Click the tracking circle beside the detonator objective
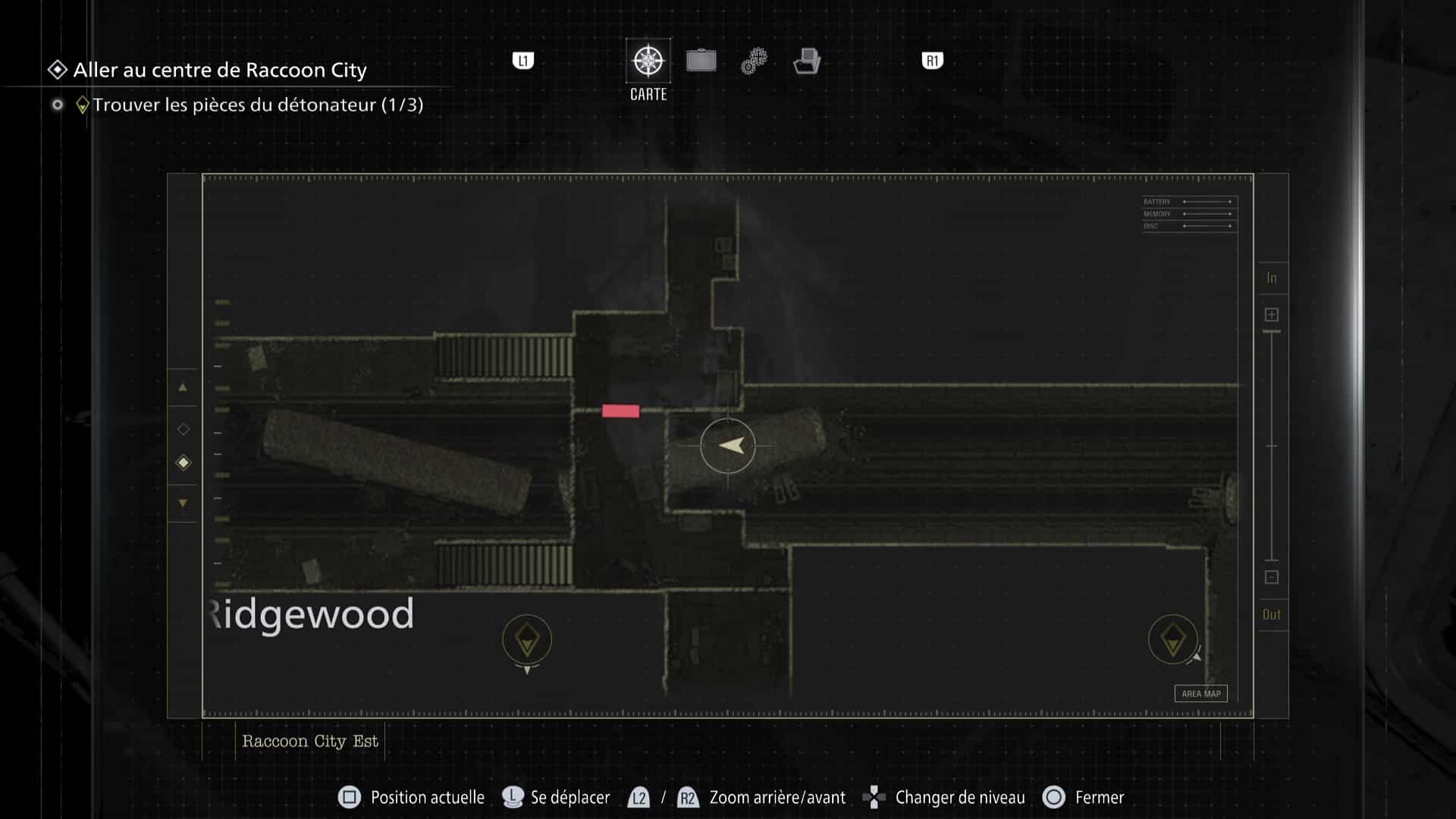 pos(57,105)
